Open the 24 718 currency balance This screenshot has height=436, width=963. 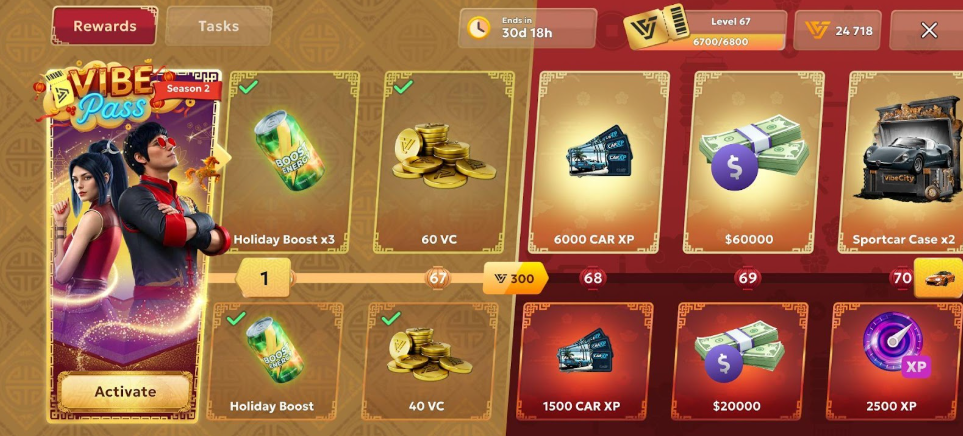[x=838, y=30]
